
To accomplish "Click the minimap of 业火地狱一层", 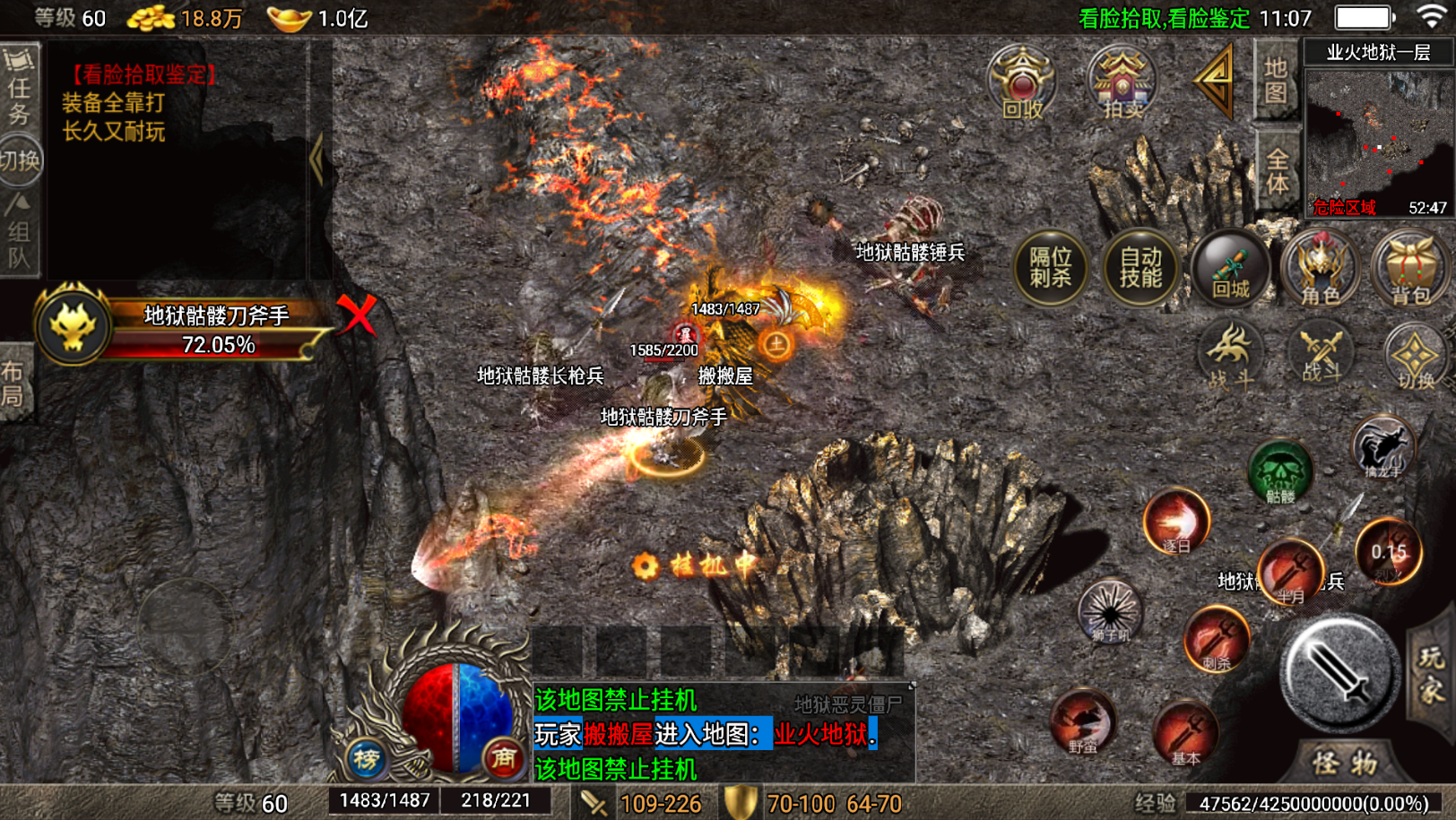I will [1378, 142].
